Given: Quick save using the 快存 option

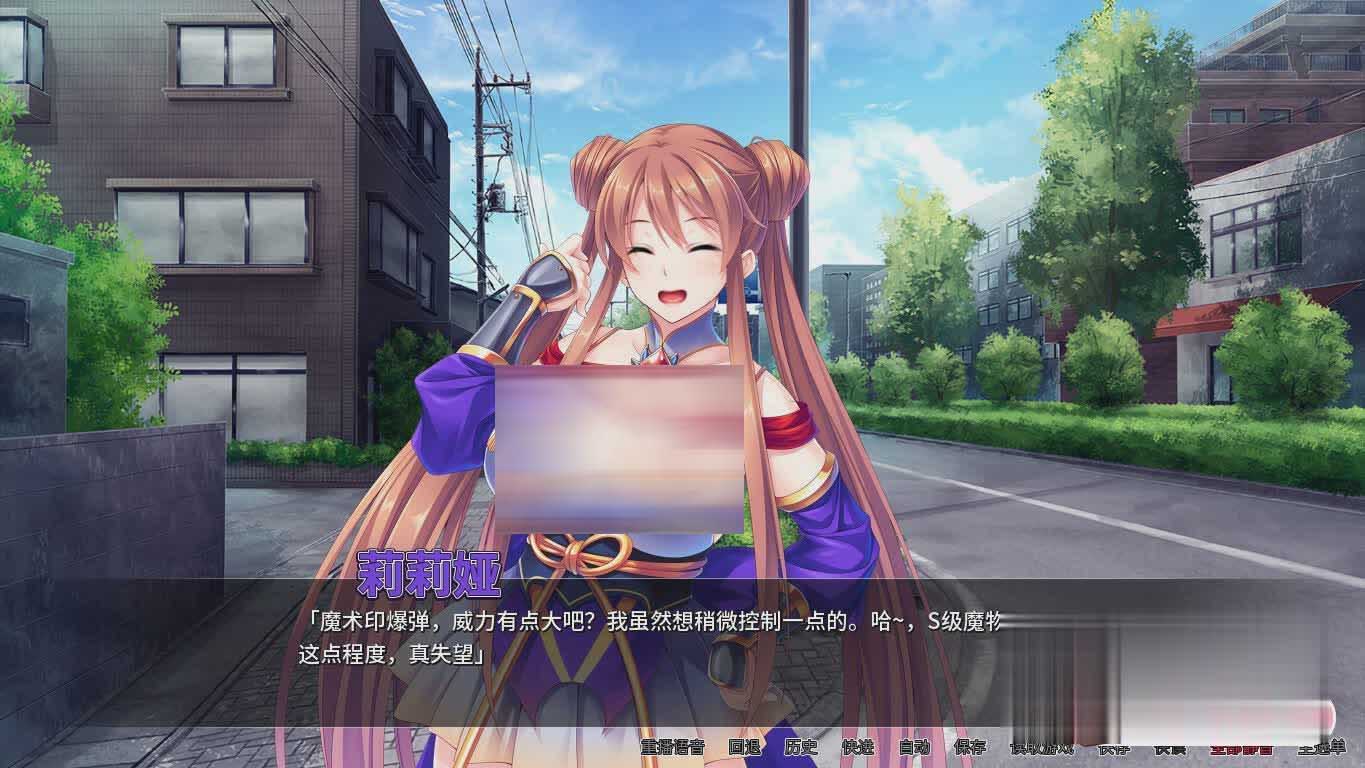Looking at the screenshot, I should pyautogui.click(x=1112, y=748).
